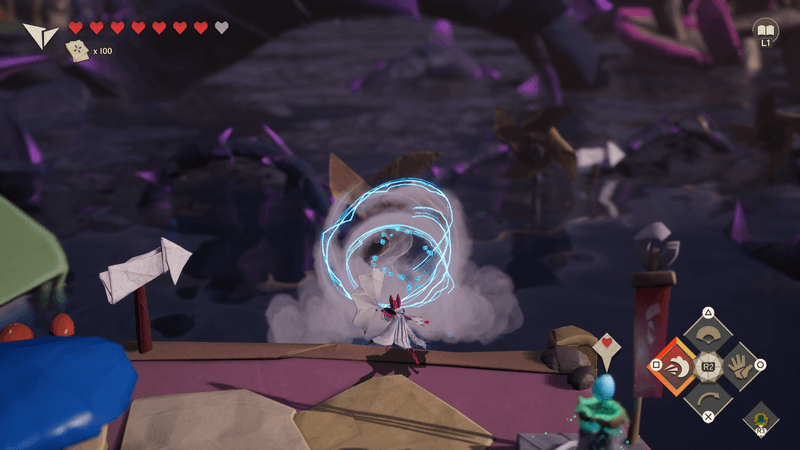Image resolution: width=800 pixels, height=450 pixels.
Task: Click the white origami arrowhead emblem
Action: [40, 36]
